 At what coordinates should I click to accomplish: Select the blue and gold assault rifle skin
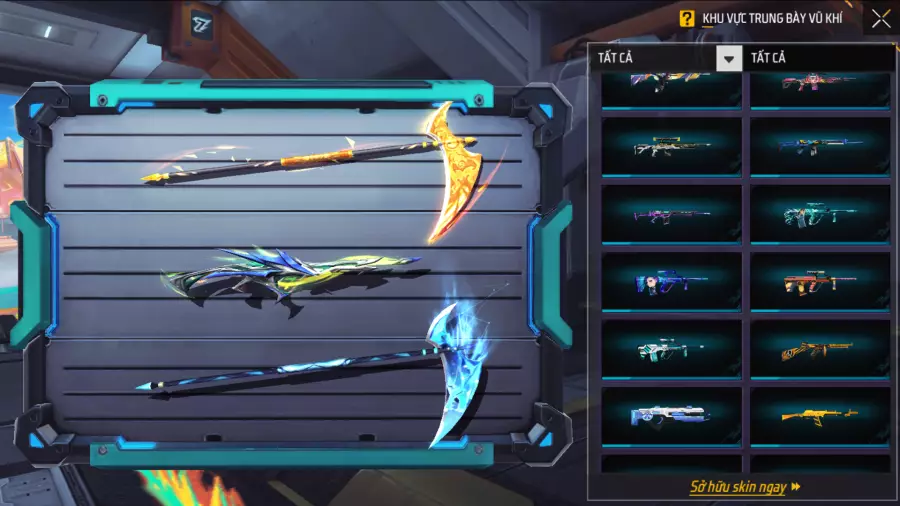tap(820, 147)
